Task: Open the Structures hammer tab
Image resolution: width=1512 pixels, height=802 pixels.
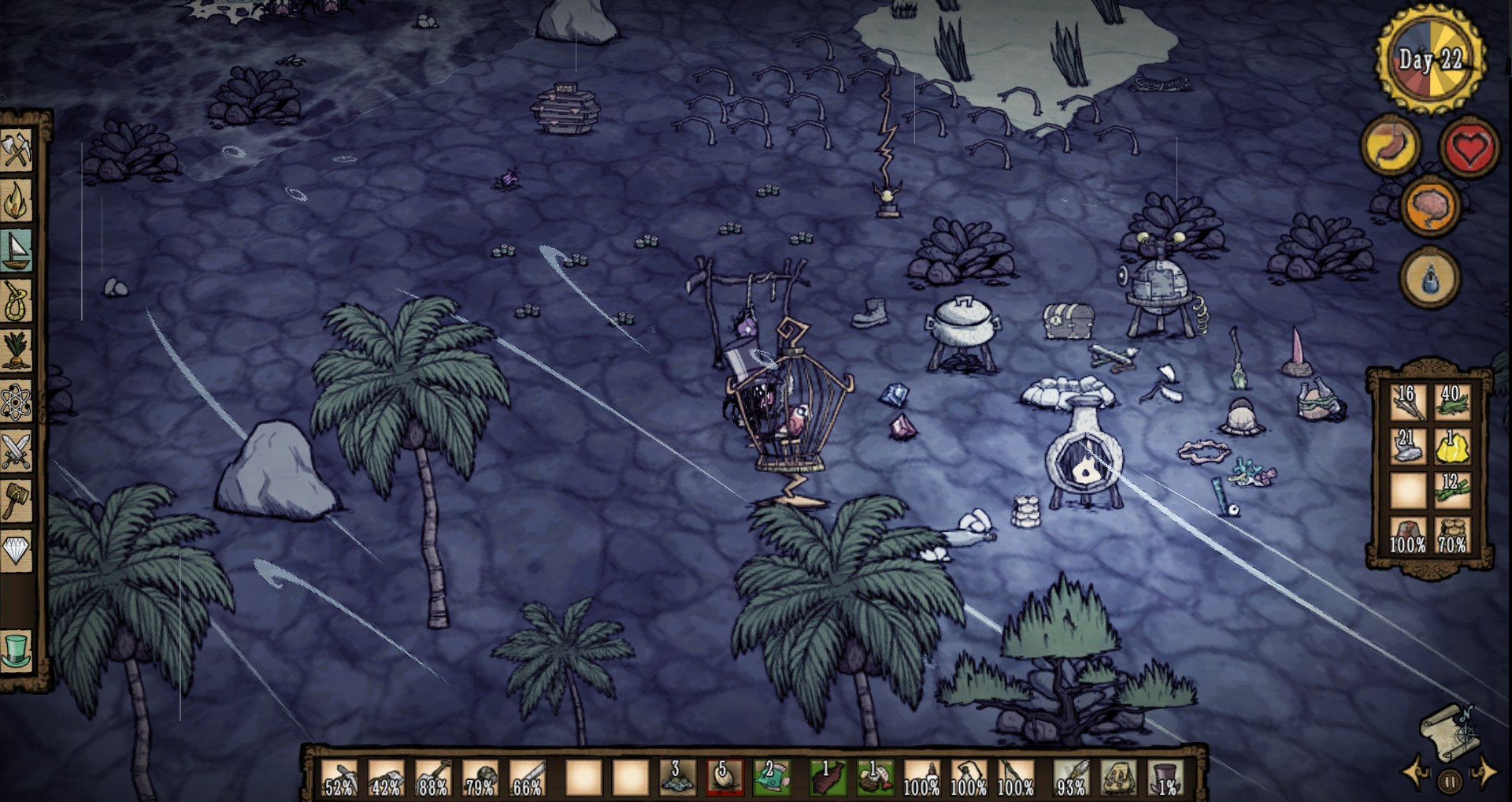Action: 16,501
